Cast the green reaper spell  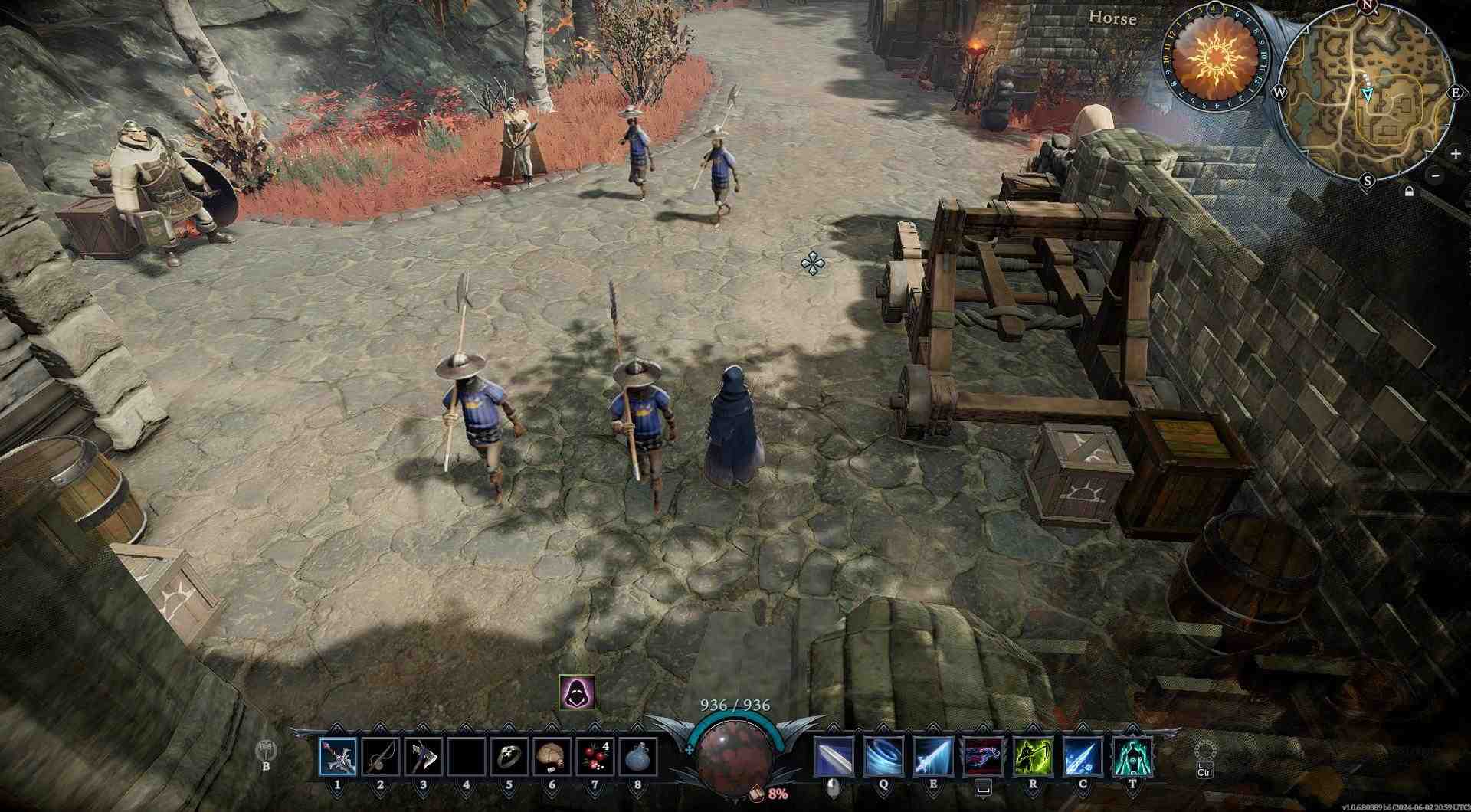pyautogui.click(x=1033, y=757)
